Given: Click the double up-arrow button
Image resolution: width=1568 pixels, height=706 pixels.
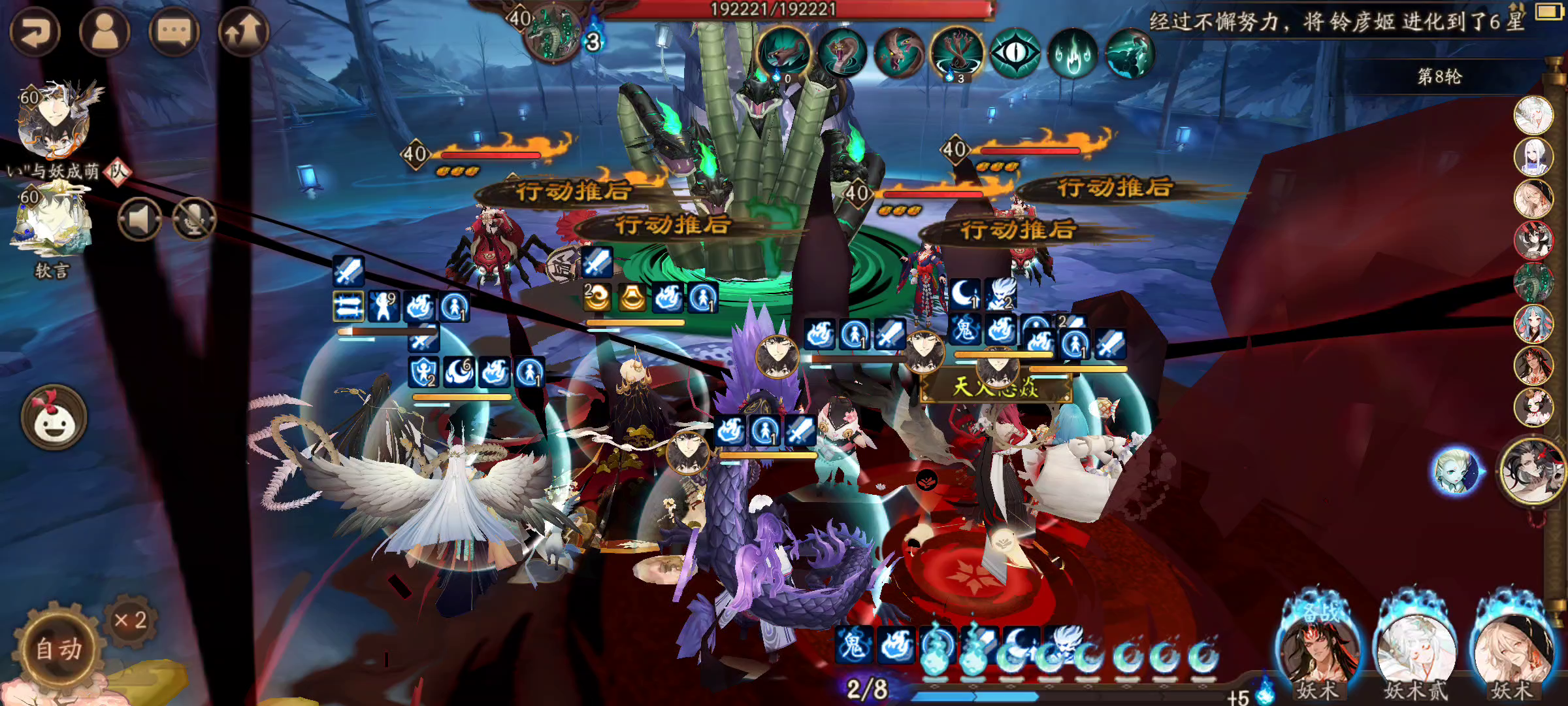Looking at the screenshot, I should tap(243, 31).
